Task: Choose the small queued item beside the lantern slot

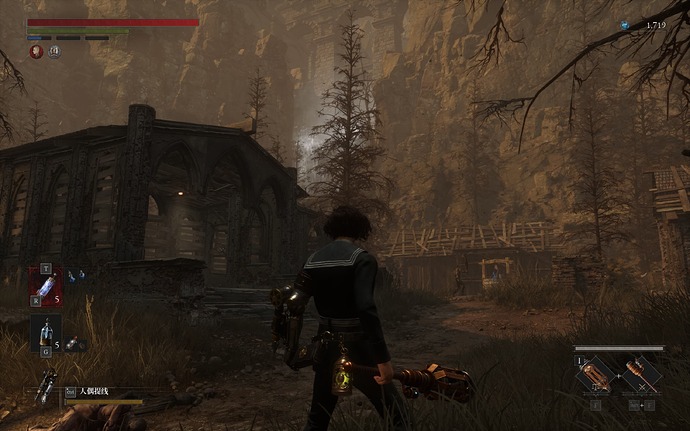Action: [x=76, y=344]
